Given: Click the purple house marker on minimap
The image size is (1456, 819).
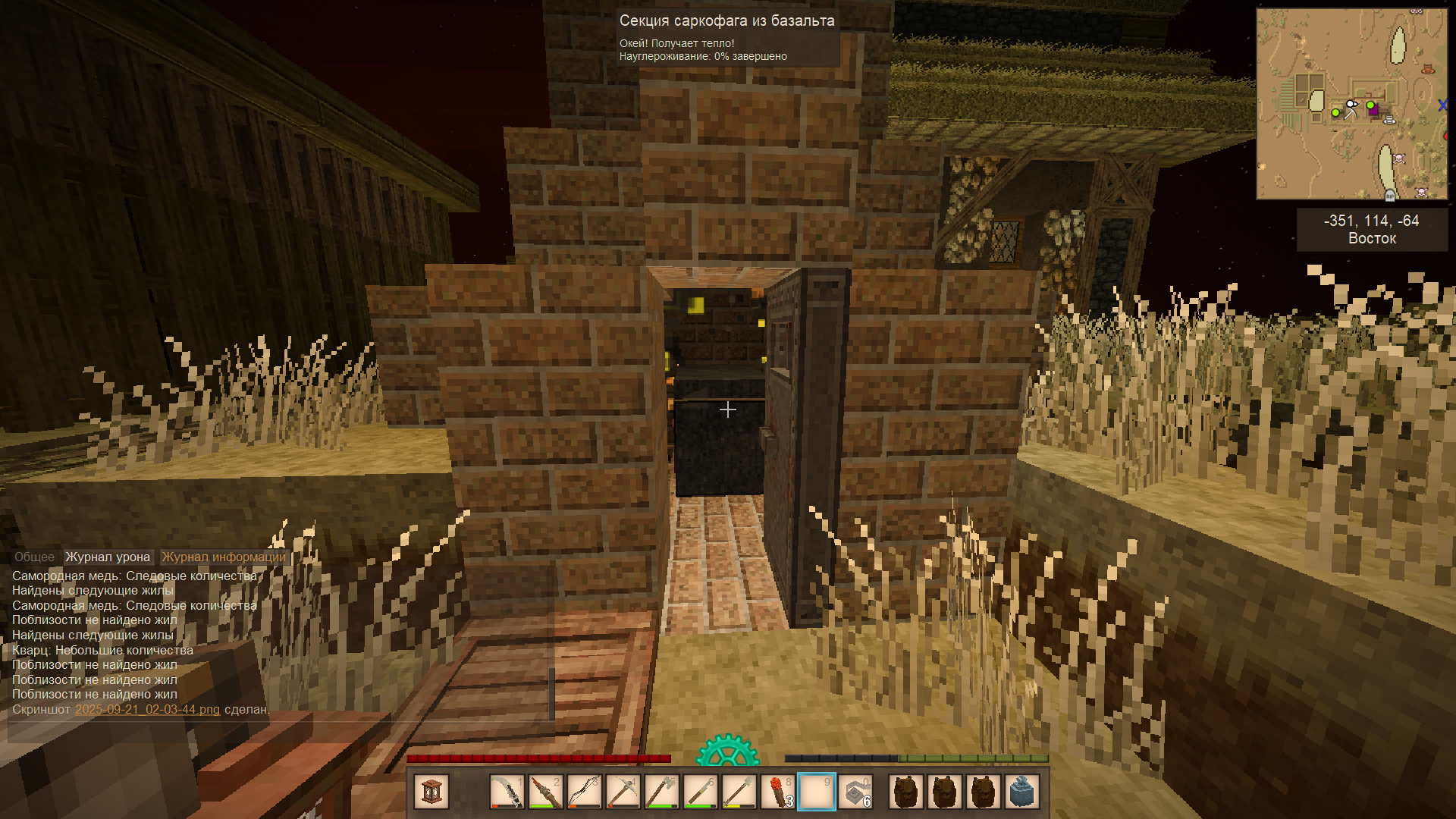Looking at the screenshot, I should pos(1373,111).
